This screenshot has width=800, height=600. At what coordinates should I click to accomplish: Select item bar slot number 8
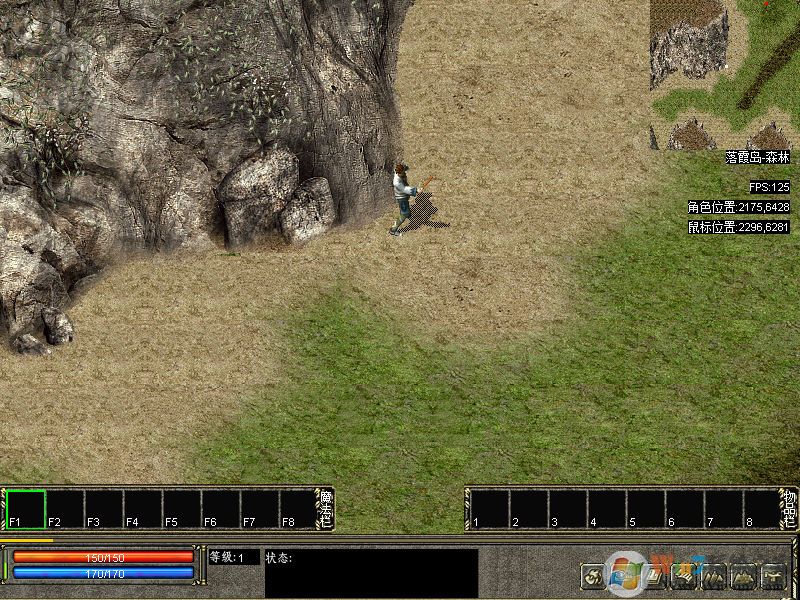click(762, 509)
